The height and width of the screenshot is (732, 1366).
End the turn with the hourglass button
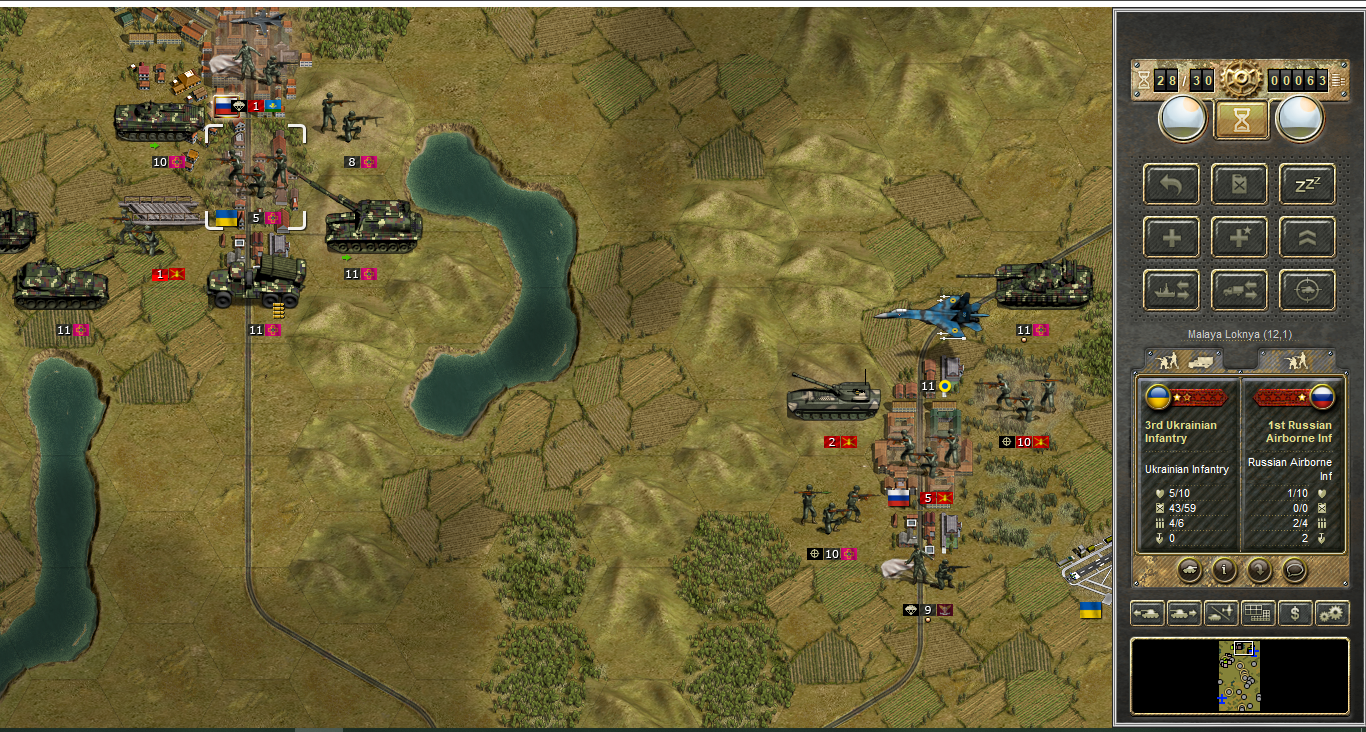(x=1241, y=120)
